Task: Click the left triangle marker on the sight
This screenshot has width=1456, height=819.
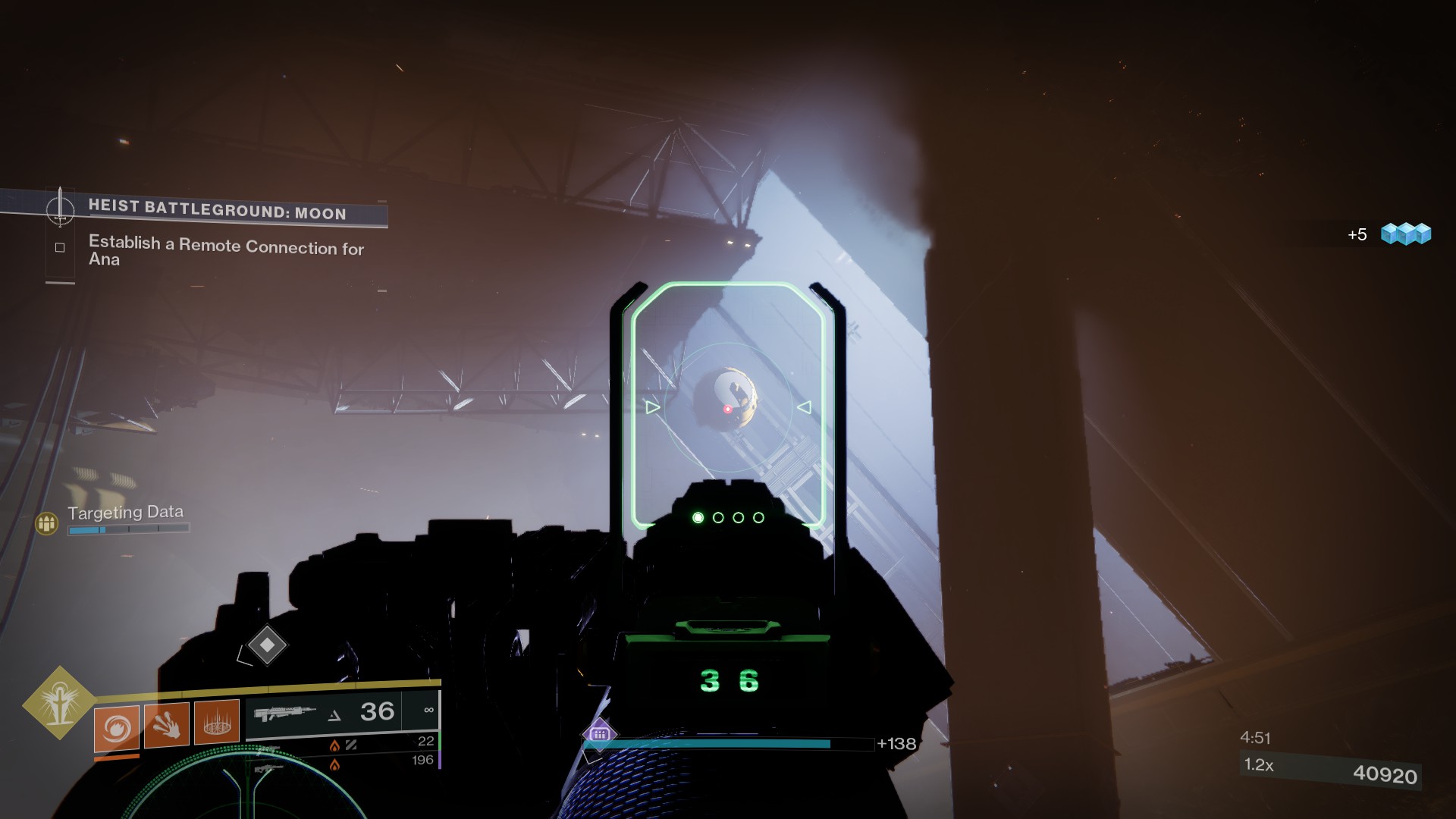Action: [651, 407]
